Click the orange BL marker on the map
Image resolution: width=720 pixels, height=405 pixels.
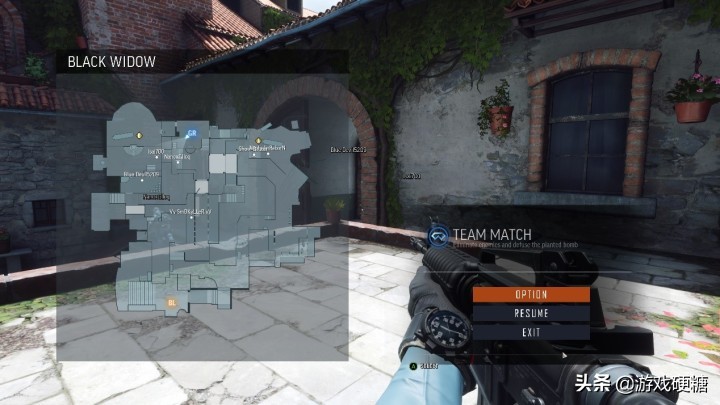tap(172, 300)
